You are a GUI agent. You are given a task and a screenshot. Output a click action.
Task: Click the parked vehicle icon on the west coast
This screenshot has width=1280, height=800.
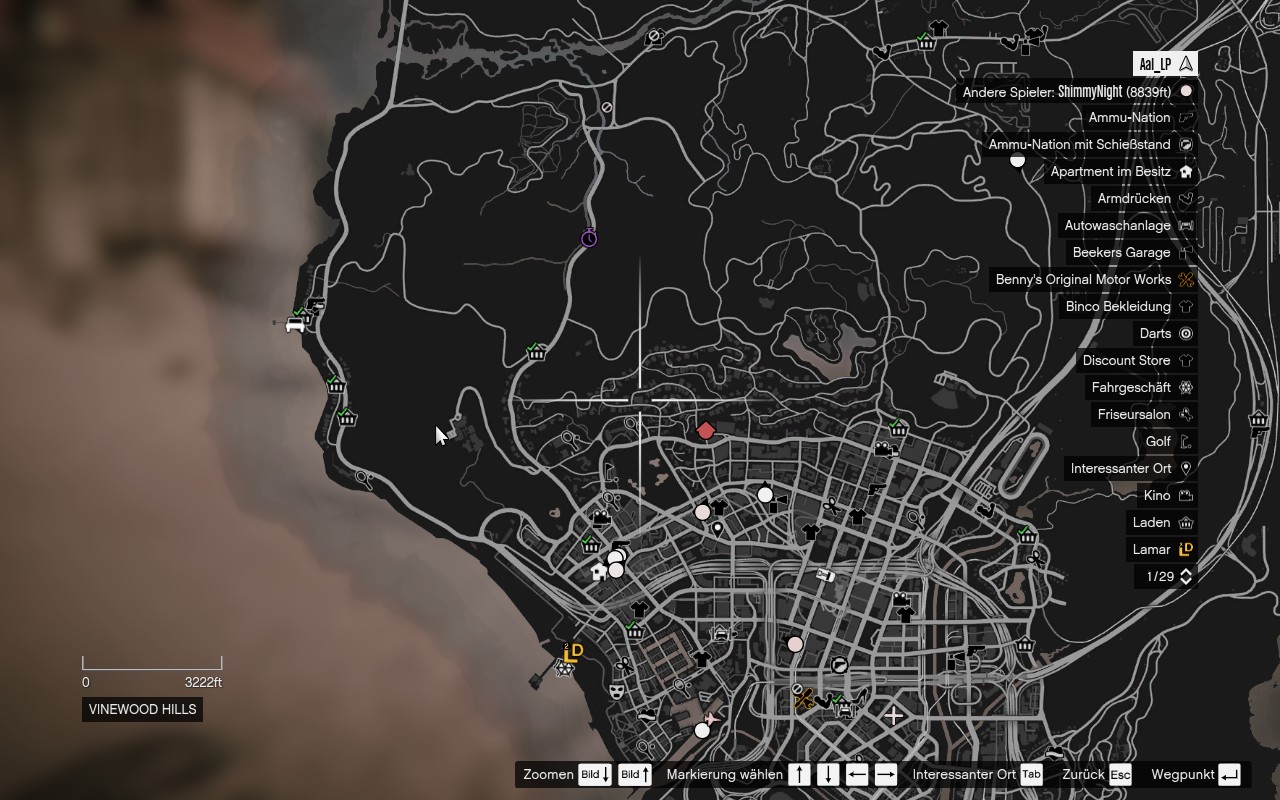pos(296,324)
